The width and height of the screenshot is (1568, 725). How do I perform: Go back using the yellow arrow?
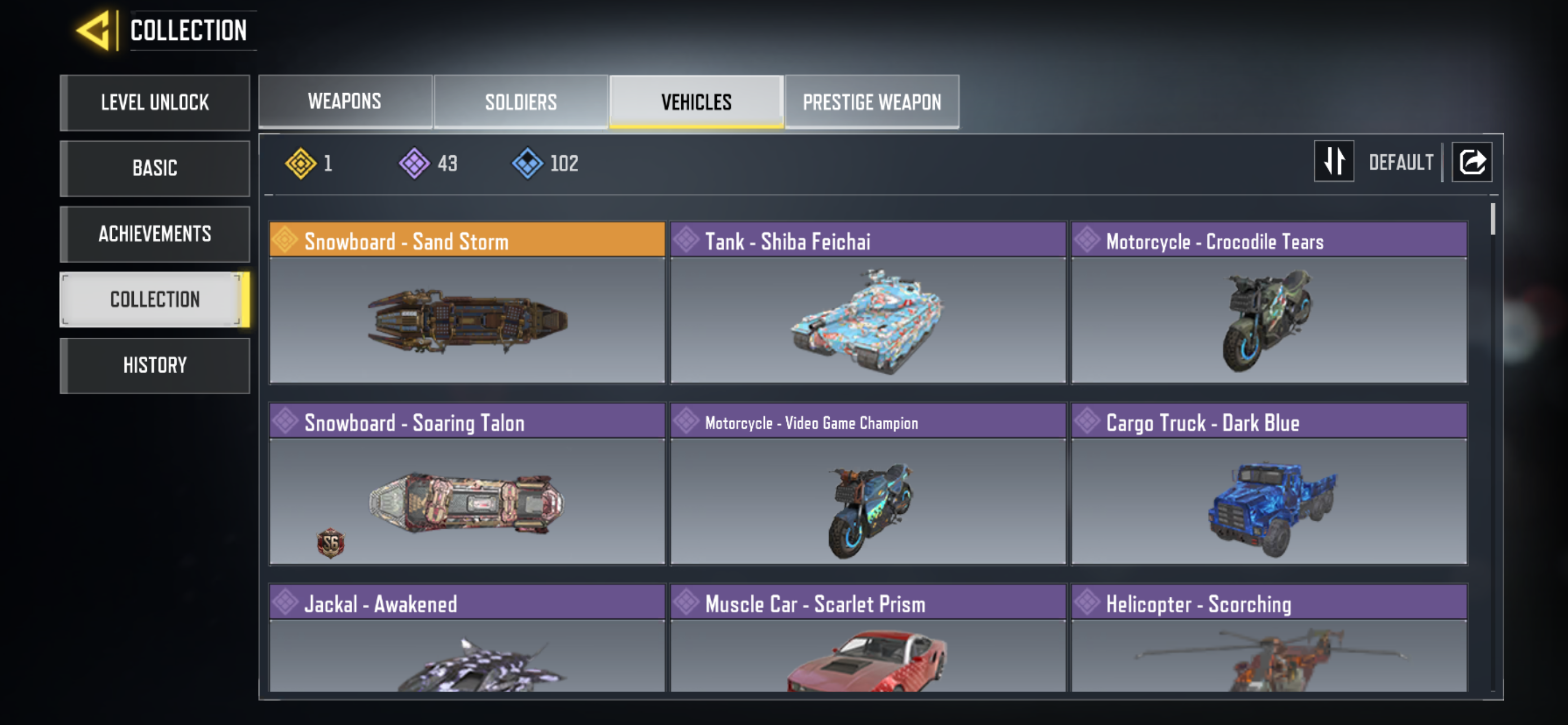[95, 30]
